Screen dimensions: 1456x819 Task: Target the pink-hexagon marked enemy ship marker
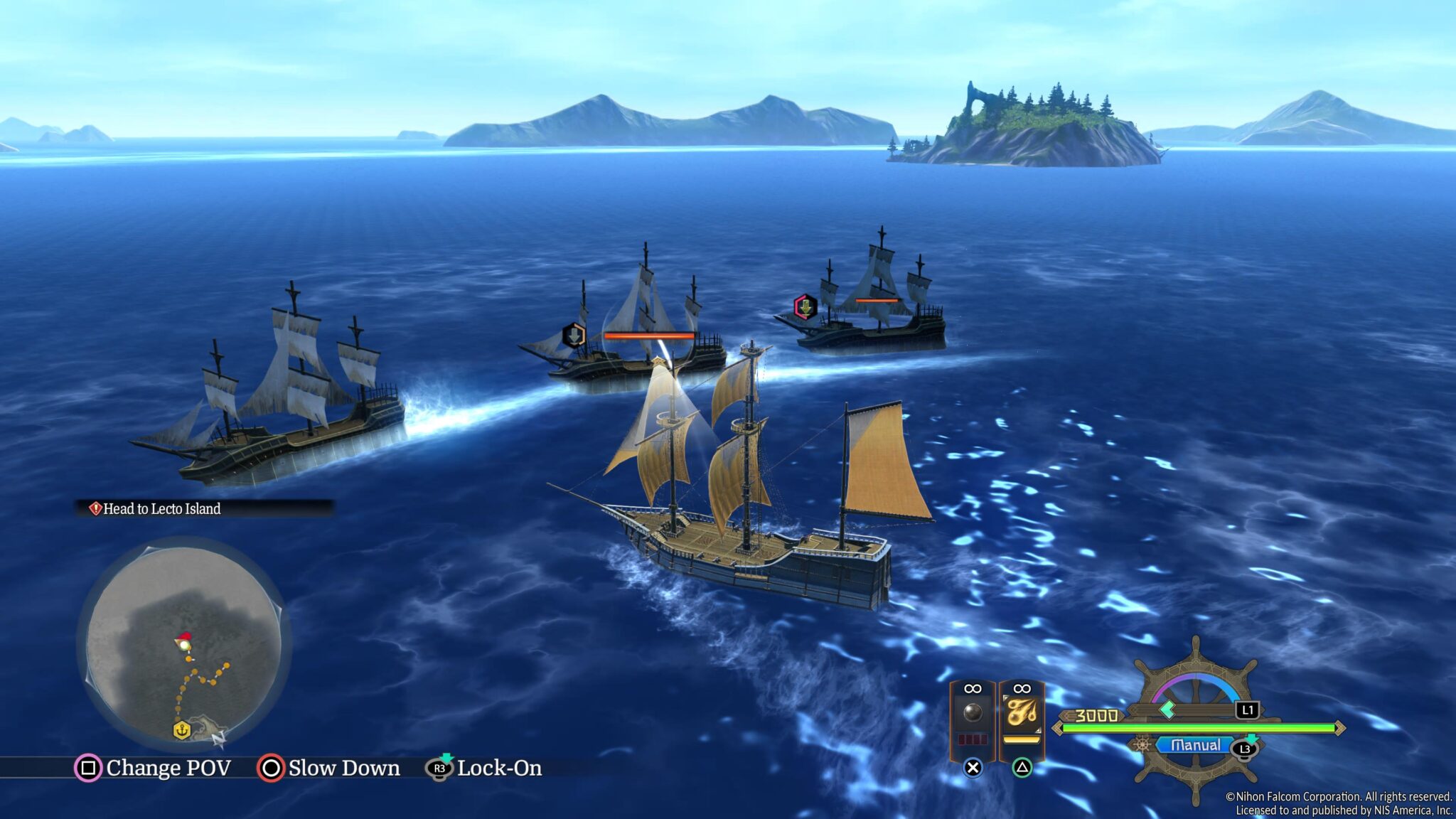(x=805, y=307)
